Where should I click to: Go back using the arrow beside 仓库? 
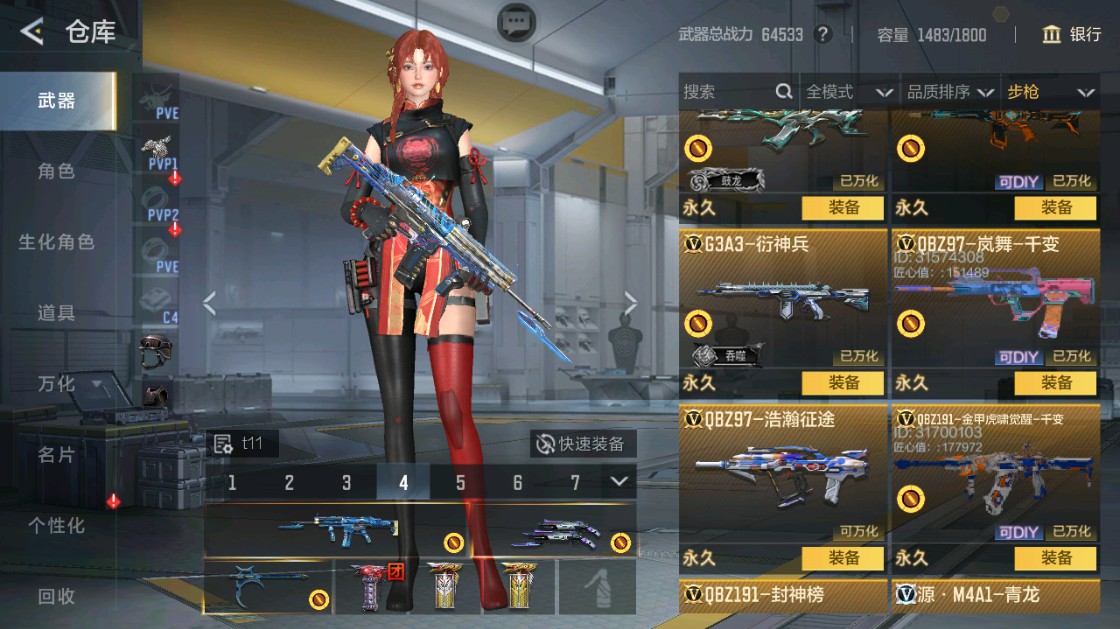(x=32, y=32)
